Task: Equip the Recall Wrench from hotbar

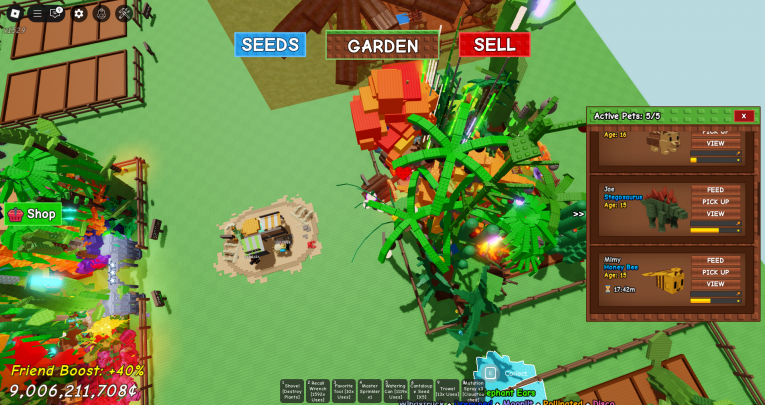Action: click(318, 391)
